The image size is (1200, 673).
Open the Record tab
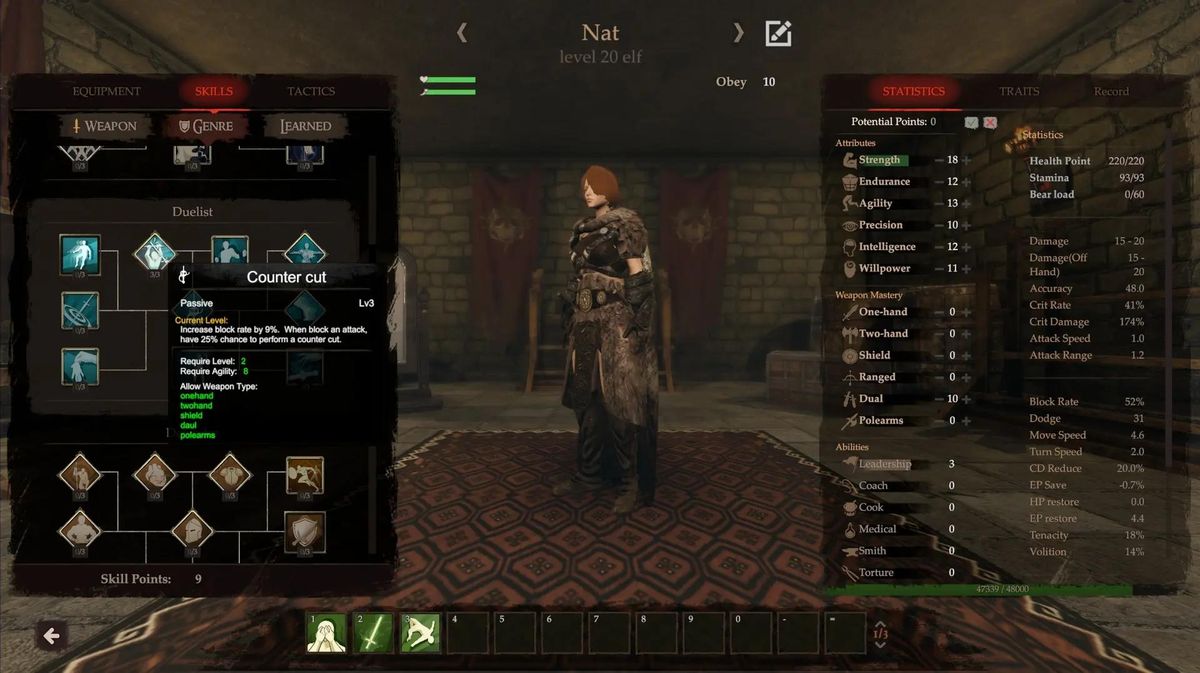[1110, 92]
